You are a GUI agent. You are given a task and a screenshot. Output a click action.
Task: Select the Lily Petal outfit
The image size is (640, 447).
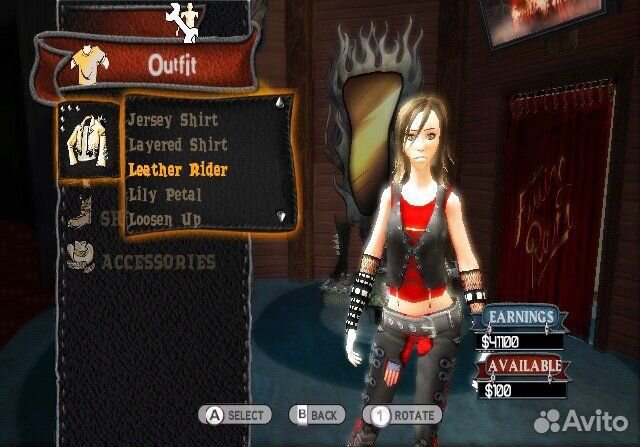click(x=165, y=194)
